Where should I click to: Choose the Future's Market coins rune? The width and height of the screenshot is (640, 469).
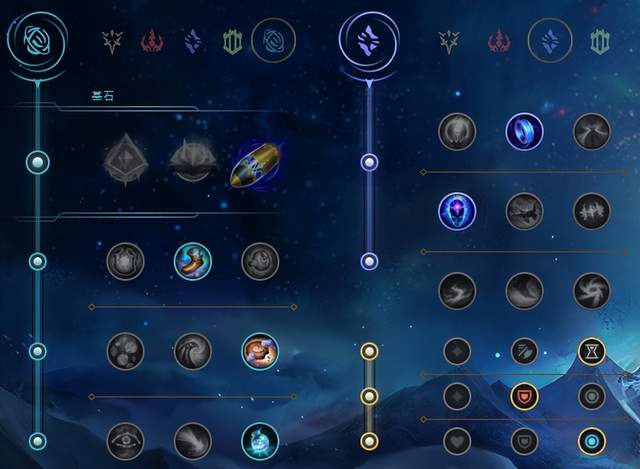pos(126,351)
